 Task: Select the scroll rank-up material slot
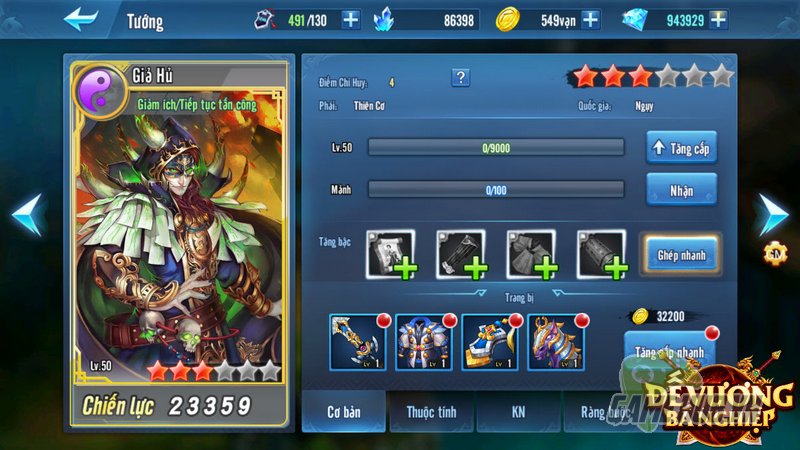click(391, 254)
